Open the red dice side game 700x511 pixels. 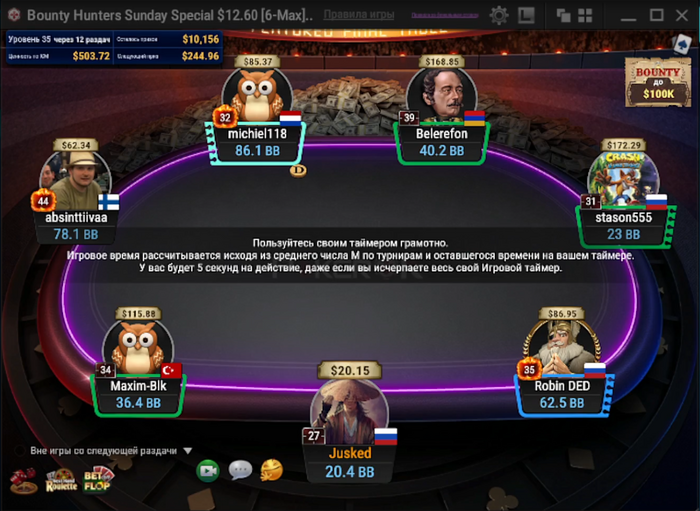click(x=23, y=479)
